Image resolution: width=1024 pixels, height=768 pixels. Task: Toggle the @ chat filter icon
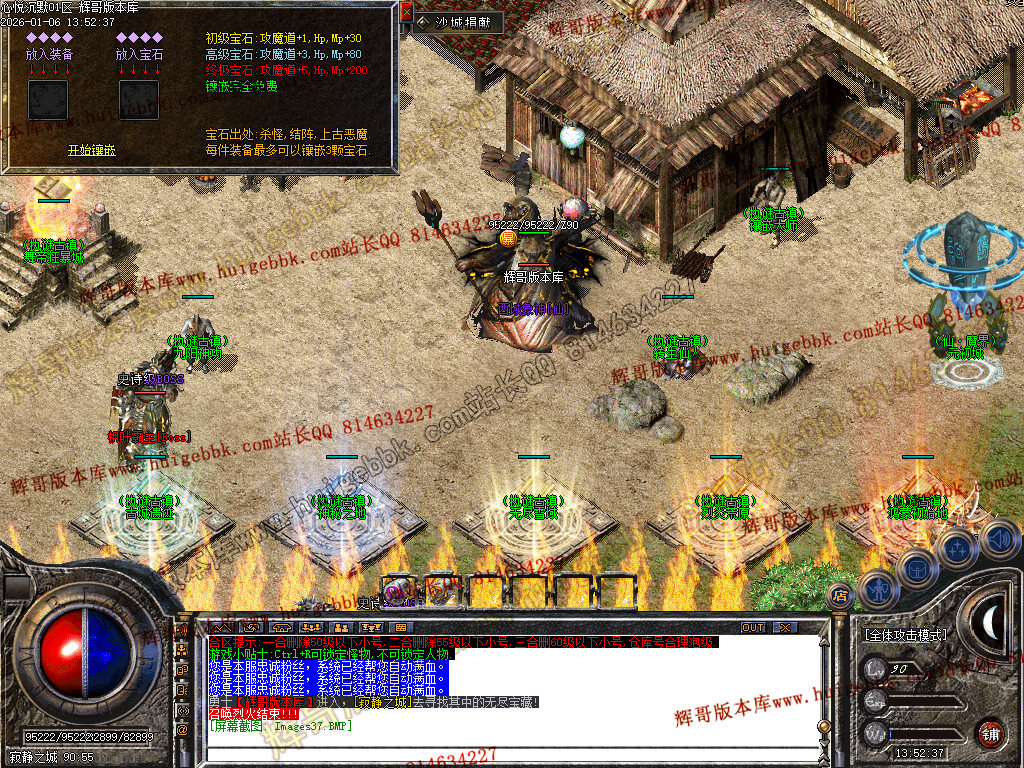coord(183,729)
